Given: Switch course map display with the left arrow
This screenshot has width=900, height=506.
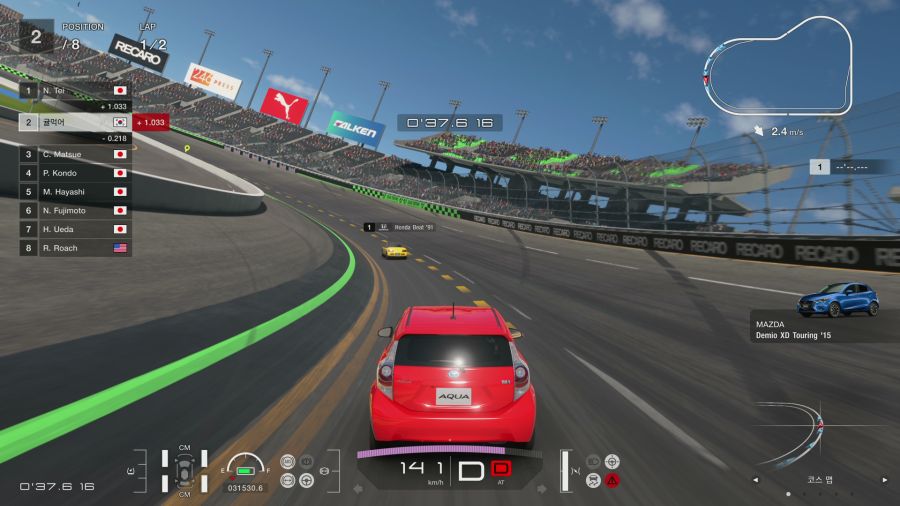Looking at the screenshot, I should tap(756, 480).
